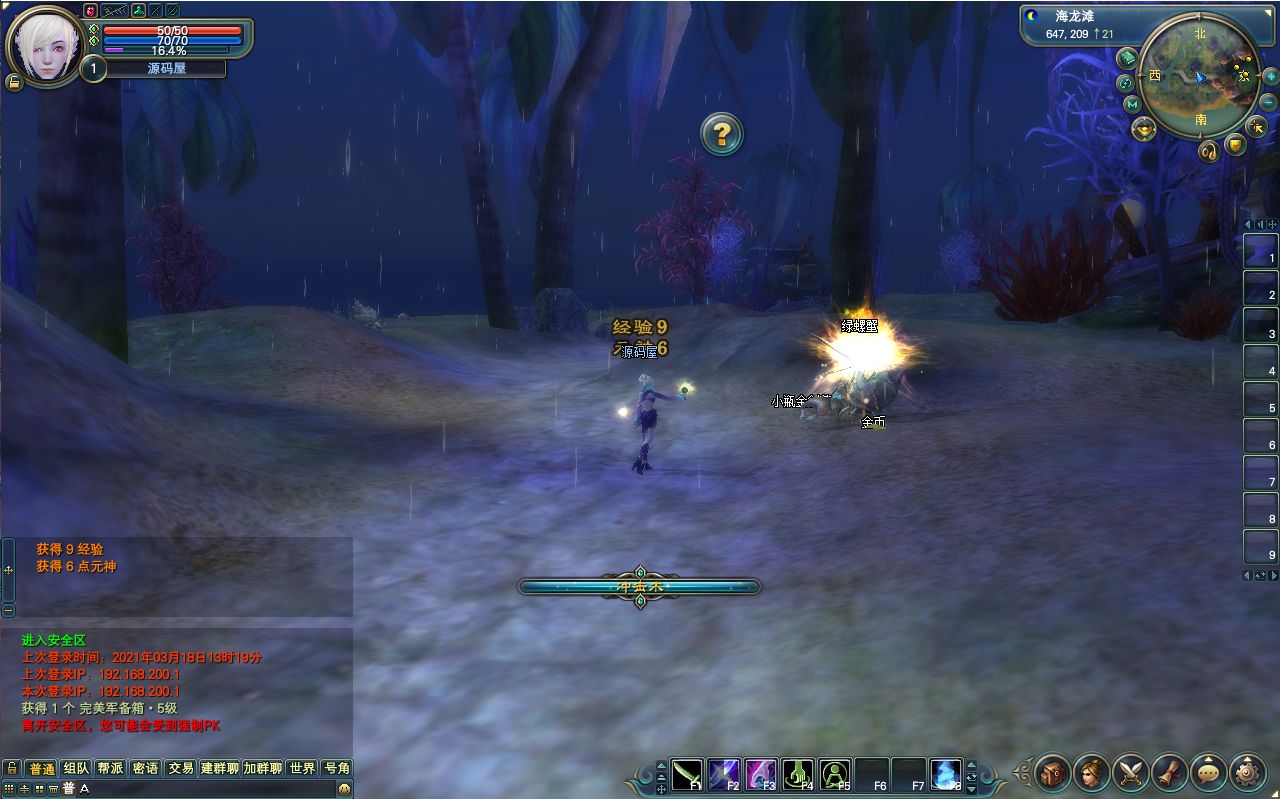This screenshot has width=1280, height=799.
Task: Open the speech bubble social button
Action: [x=1209, y=772]
